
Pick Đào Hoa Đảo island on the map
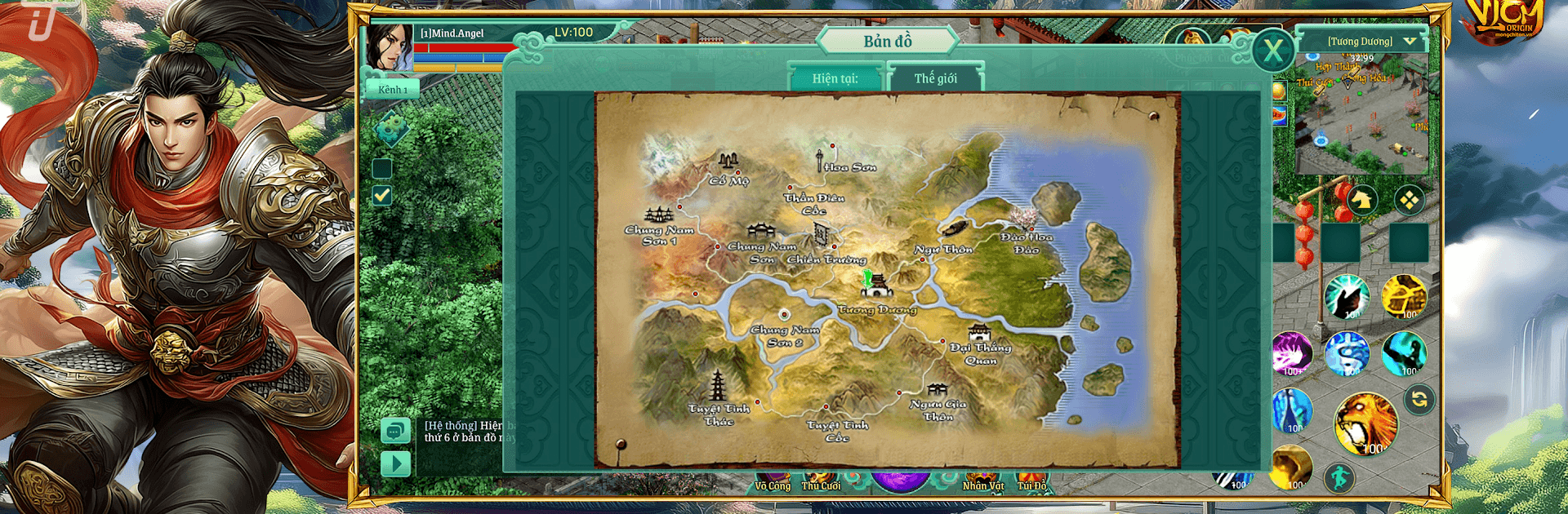[x=1021, y=219]
